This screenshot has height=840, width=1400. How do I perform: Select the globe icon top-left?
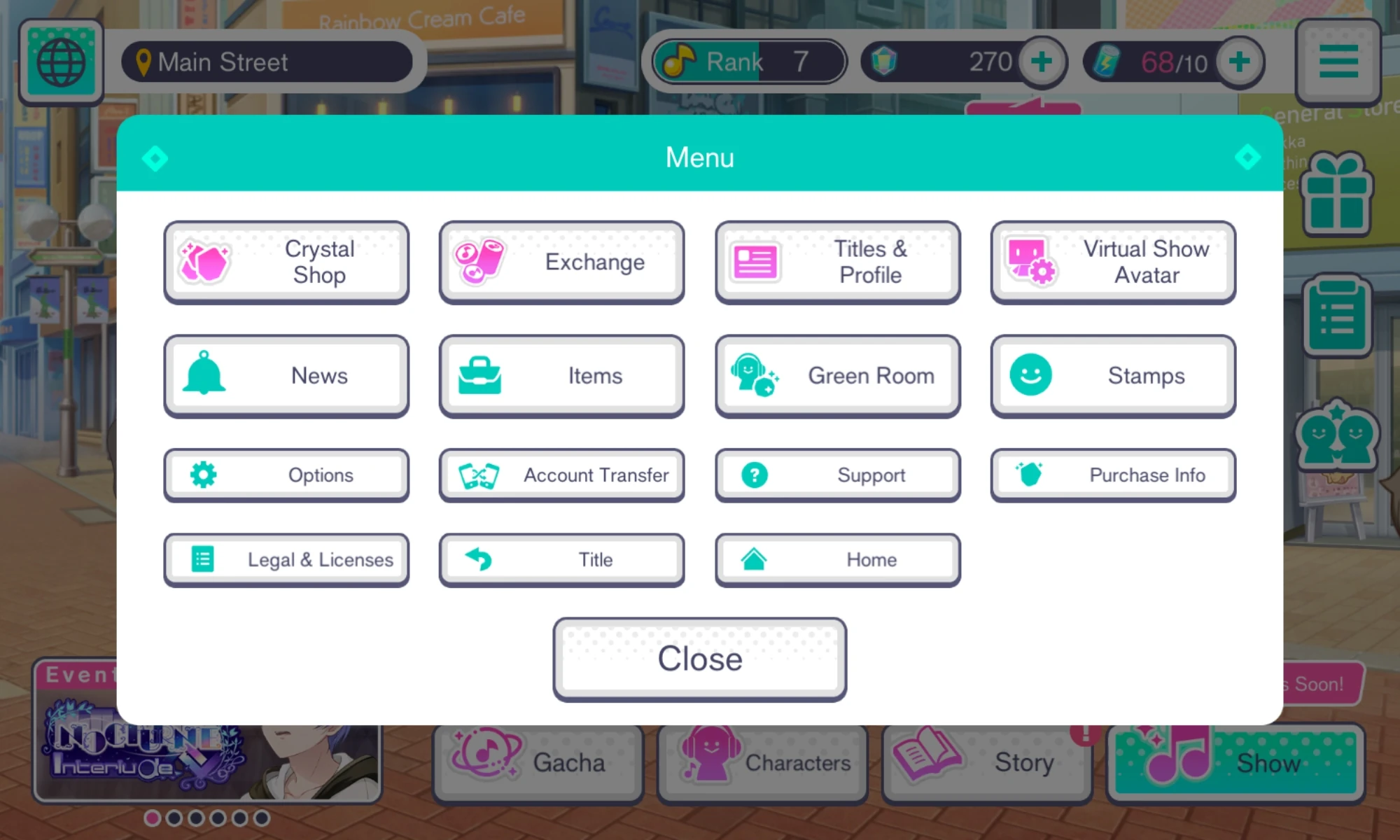61,61
